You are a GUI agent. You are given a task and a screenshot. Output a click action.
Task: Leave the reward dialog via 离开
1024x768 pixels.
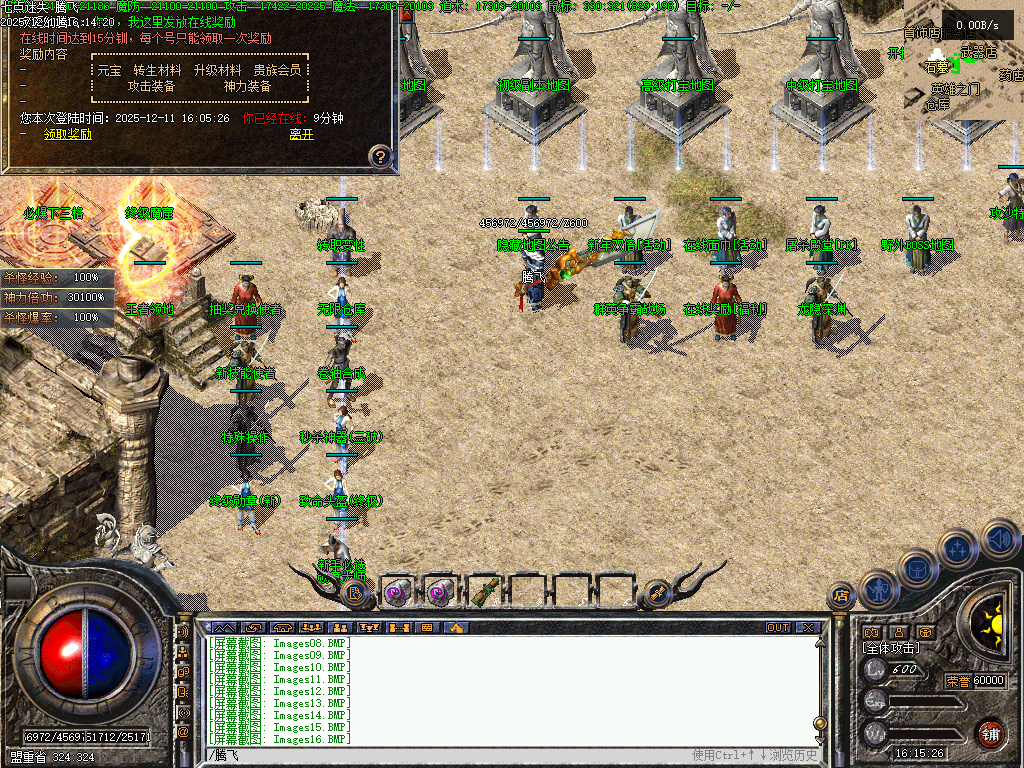coord(301,134)
